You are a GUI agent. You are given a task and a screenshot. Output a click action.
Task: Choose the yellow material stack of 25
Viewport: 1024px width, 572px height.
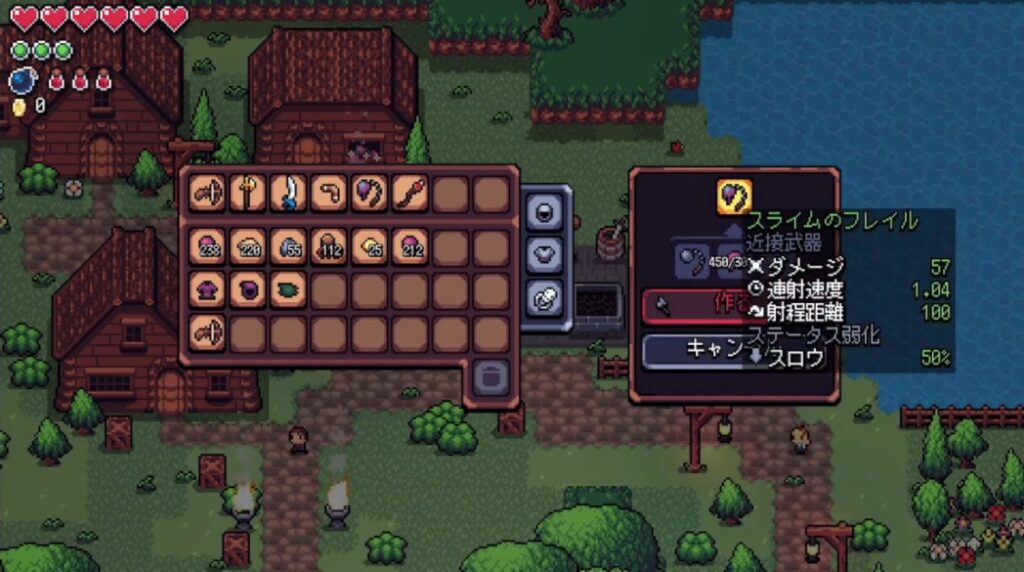(369, 247)
